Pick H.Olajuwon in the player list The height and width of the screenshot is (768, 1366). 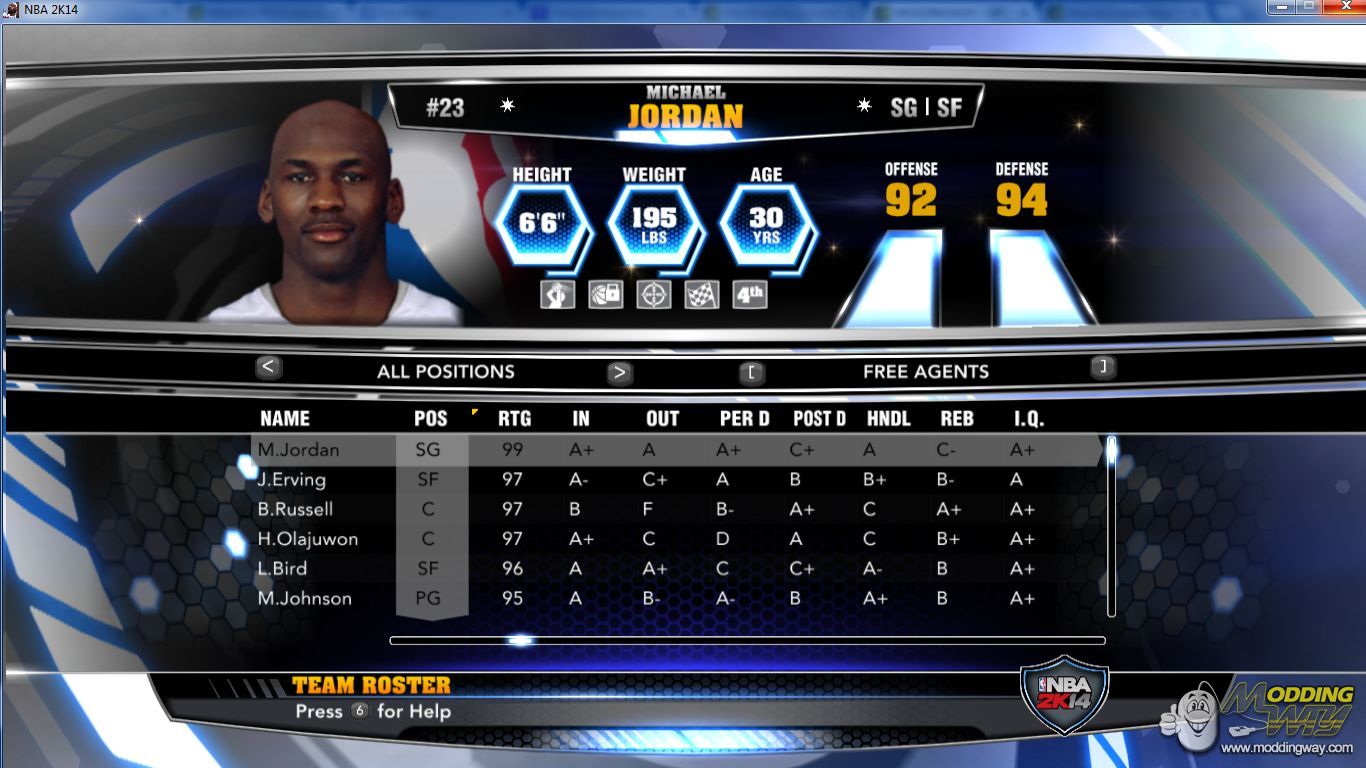click(308, 539)
